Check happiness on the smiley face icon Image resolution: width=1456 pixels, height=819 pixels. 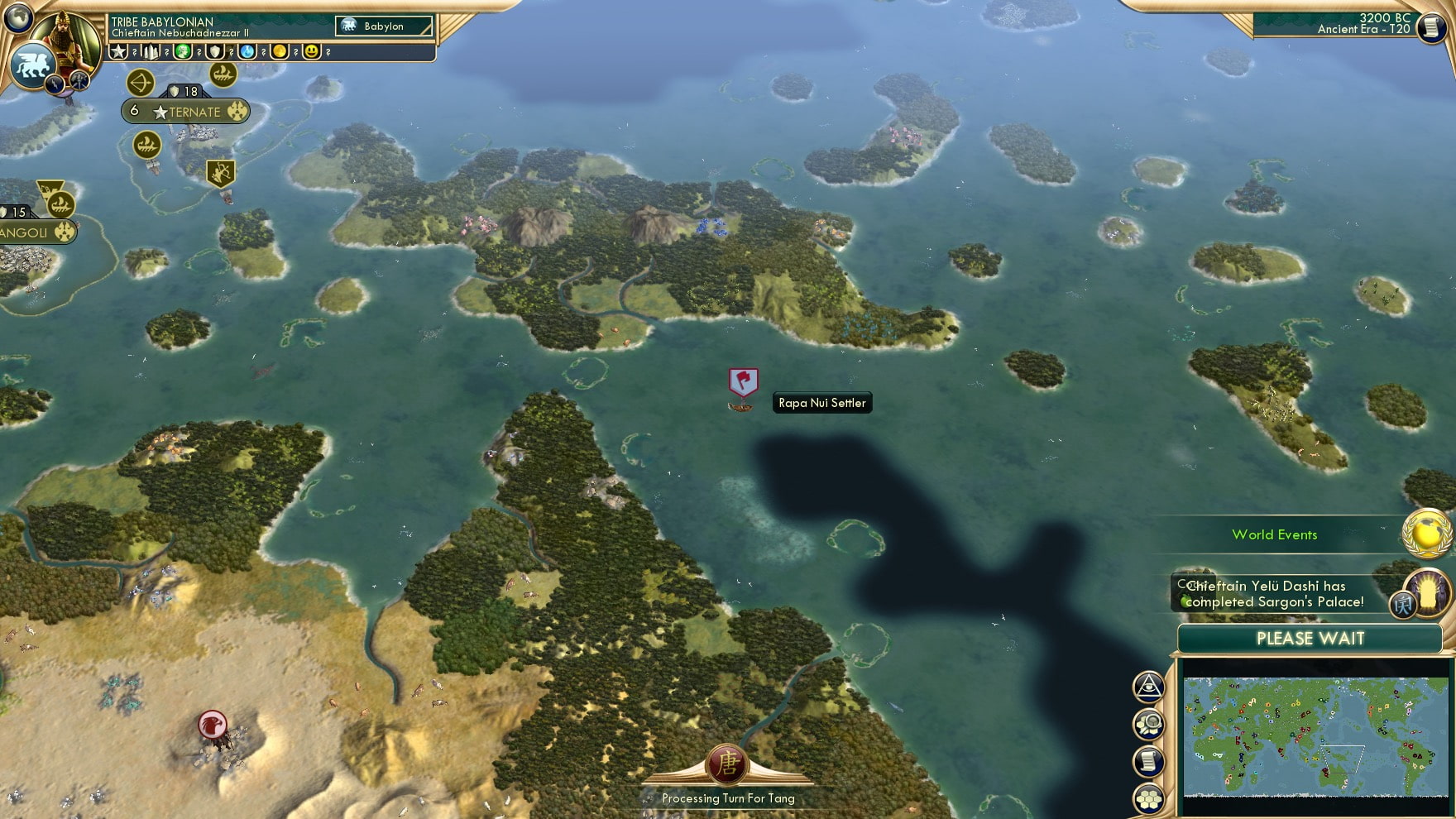pyautogui.click(x=310, y=51)
